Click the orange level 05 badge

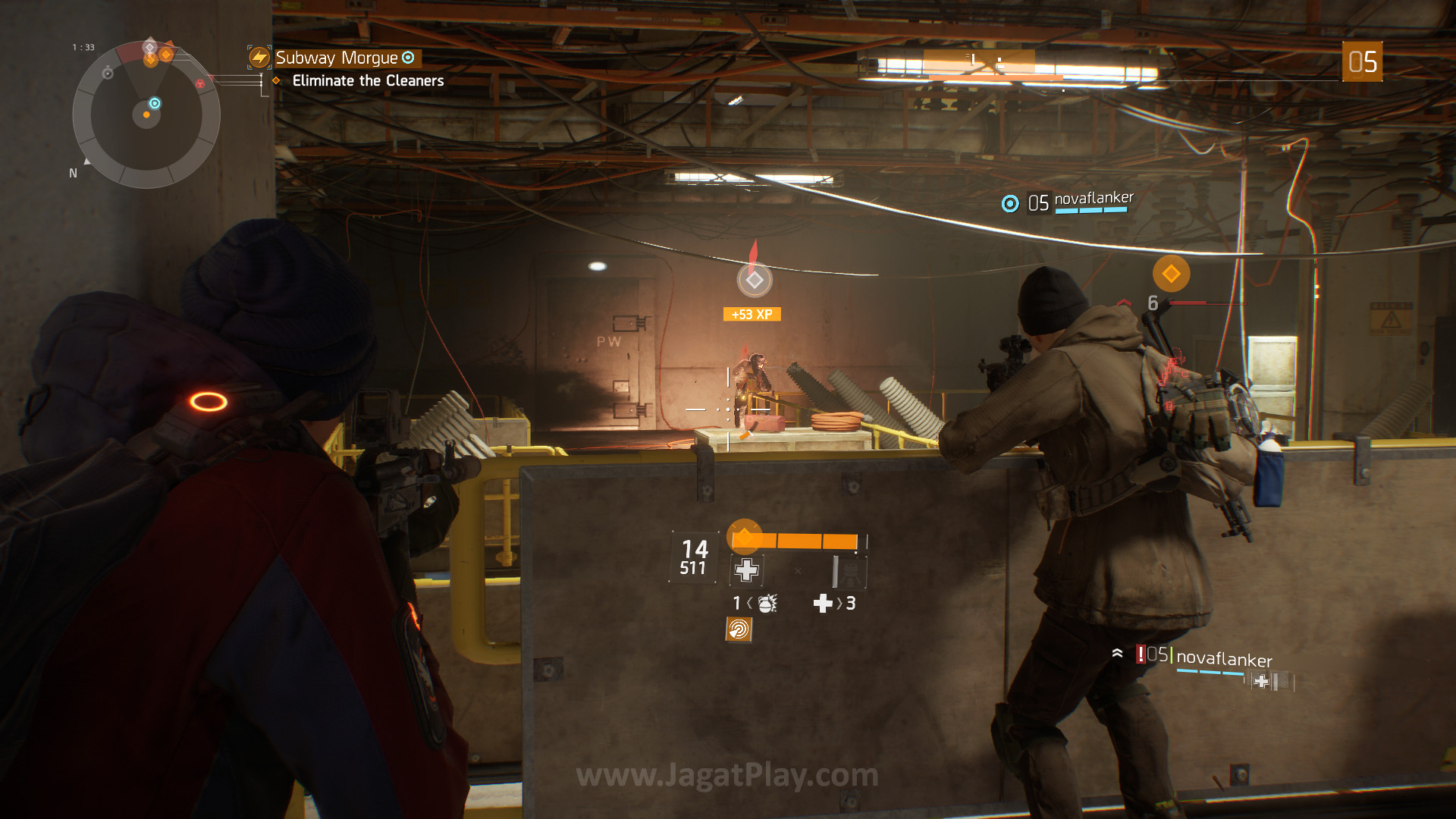1362,62
